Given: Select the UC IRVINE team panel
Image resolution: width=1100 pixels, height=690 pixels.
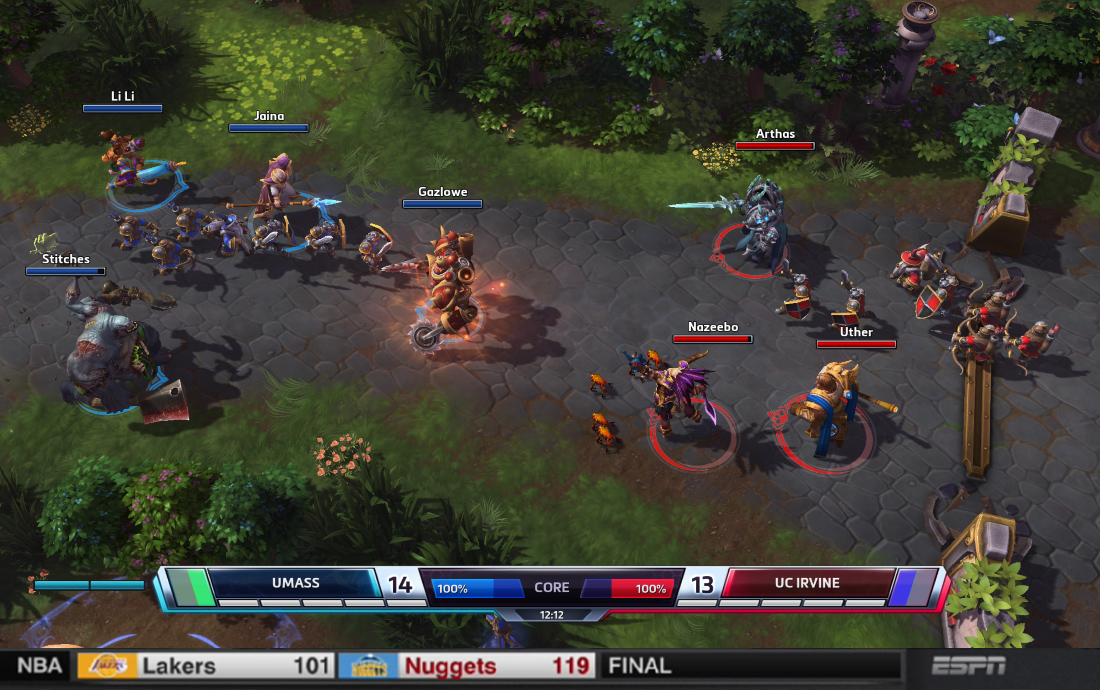Looking at the screenshot, I should (808, 583).
